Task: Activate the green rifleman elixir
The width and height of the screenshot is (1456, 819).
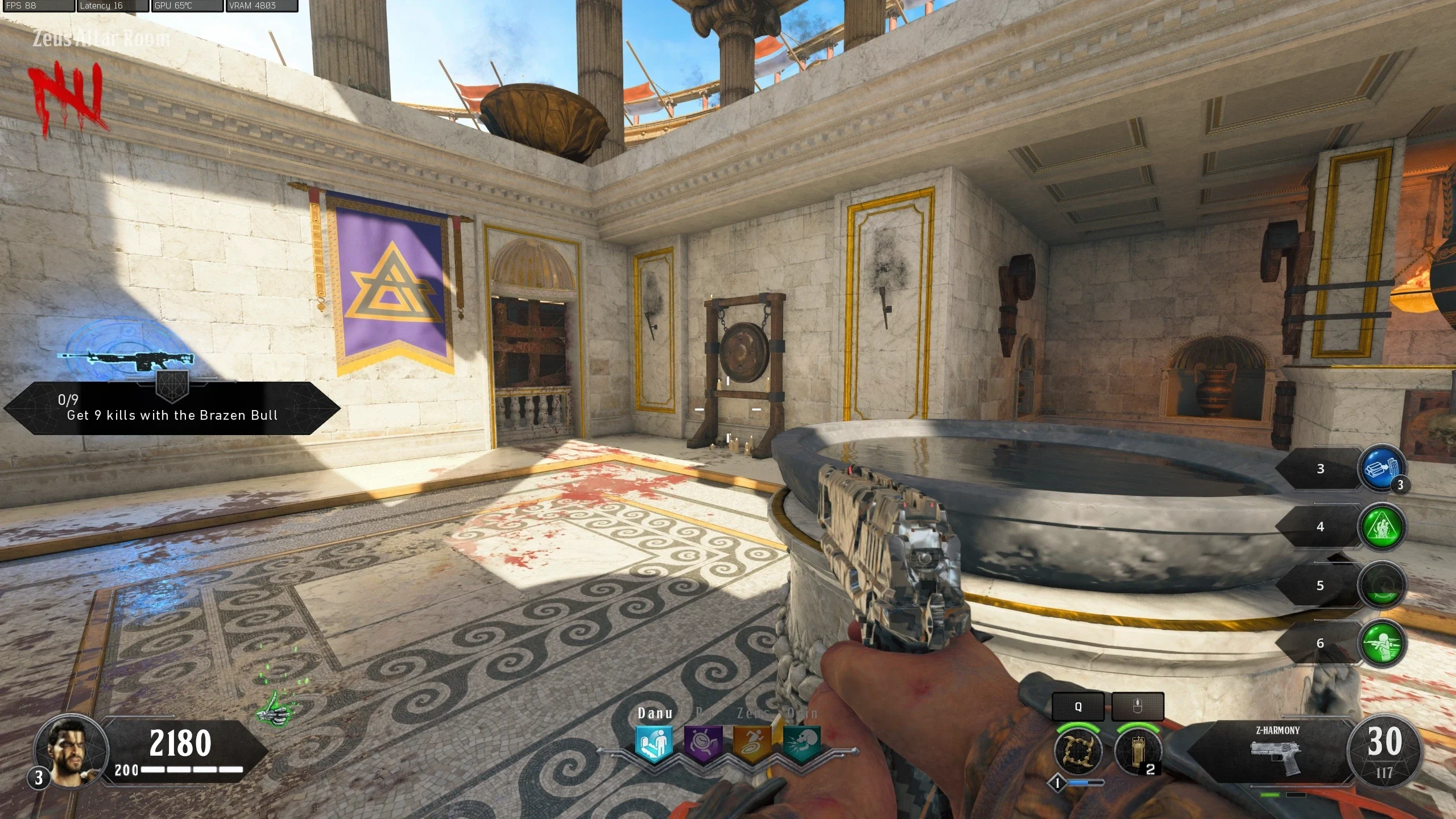Action: click(x=1381, y=643)
